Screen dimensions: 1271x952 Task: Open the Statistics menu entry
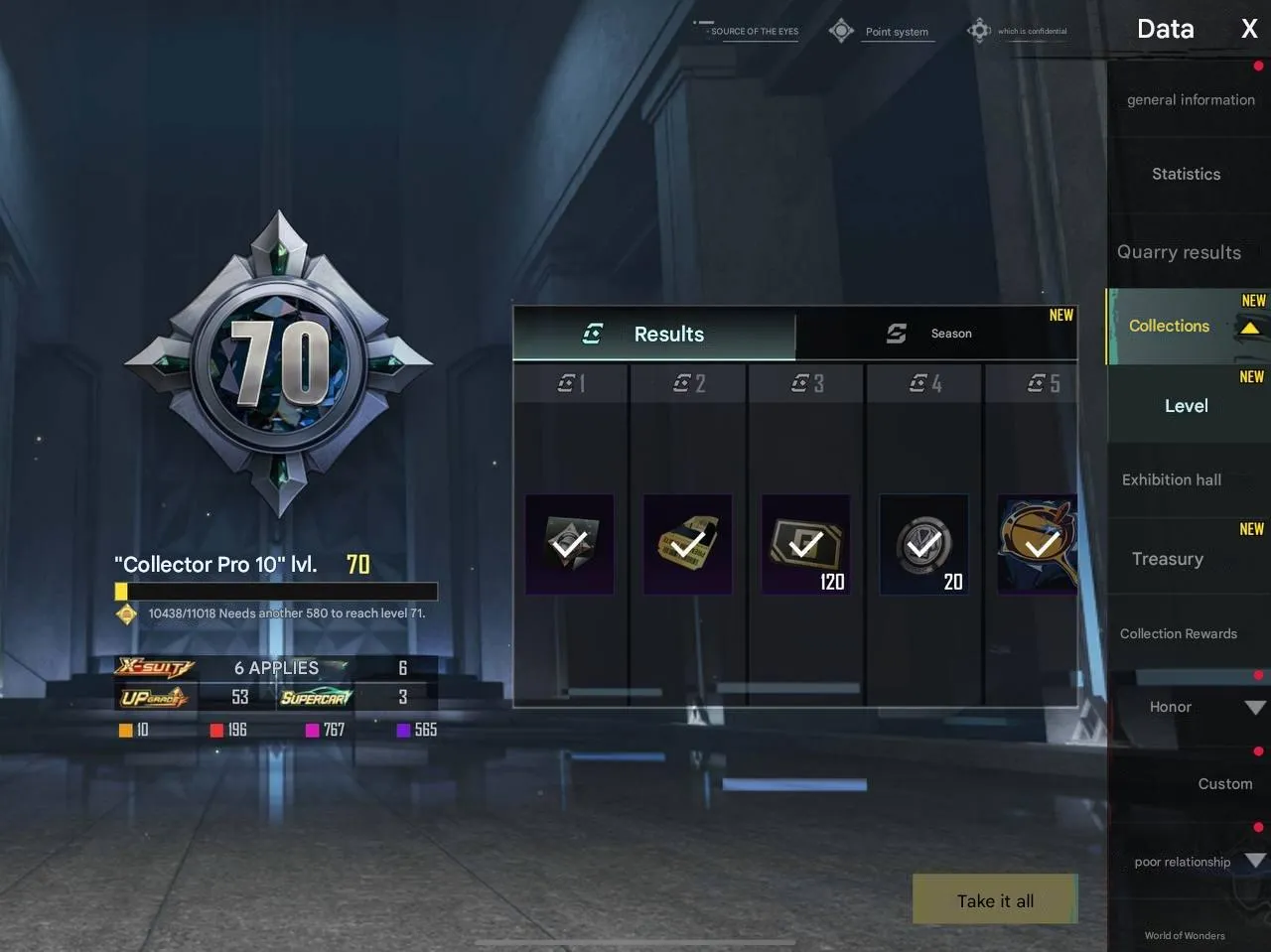1186,174
